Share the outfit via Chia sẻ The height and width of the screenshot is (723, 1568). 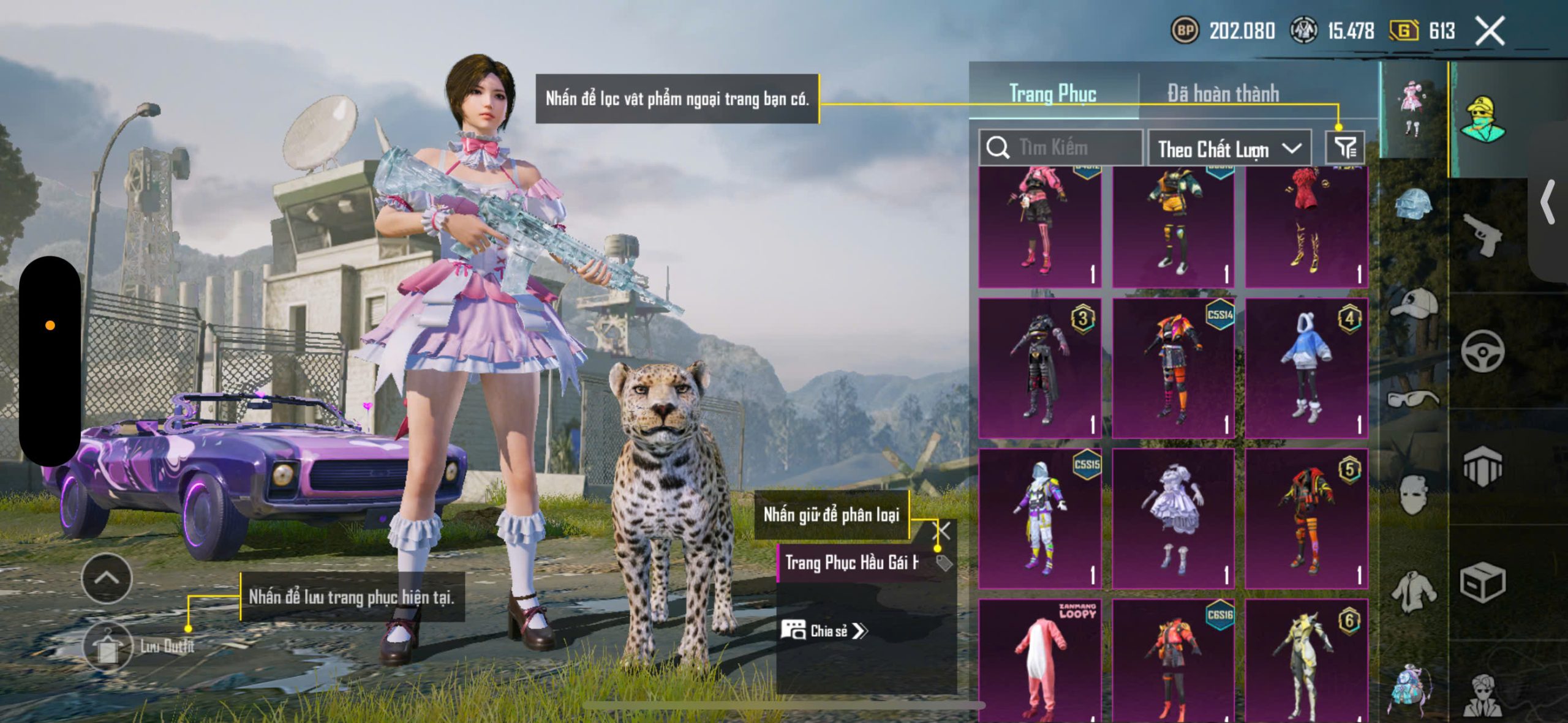click(x=824, y=631)
